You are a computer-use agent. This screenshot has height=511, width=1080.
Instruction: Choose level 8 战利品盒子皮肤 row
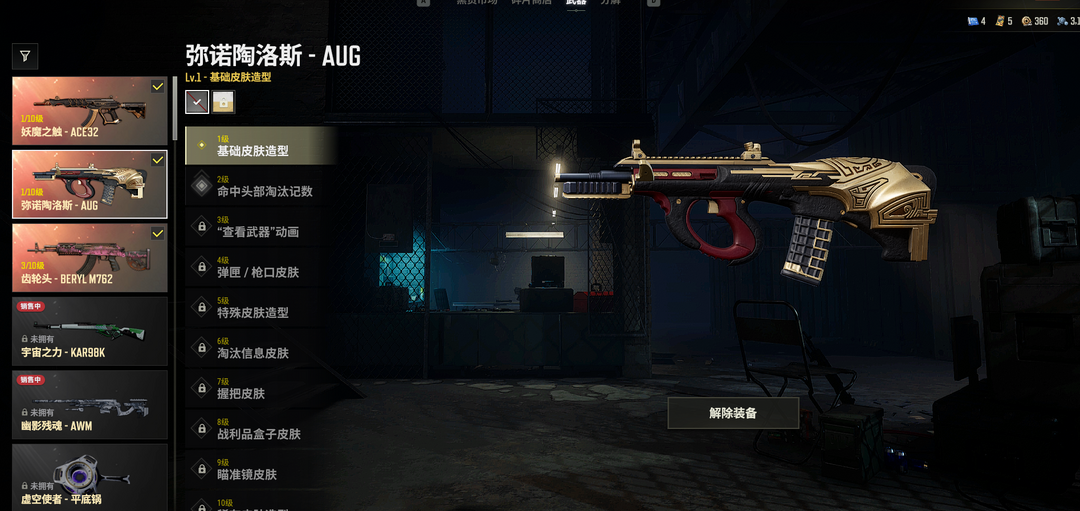[260, 429]
